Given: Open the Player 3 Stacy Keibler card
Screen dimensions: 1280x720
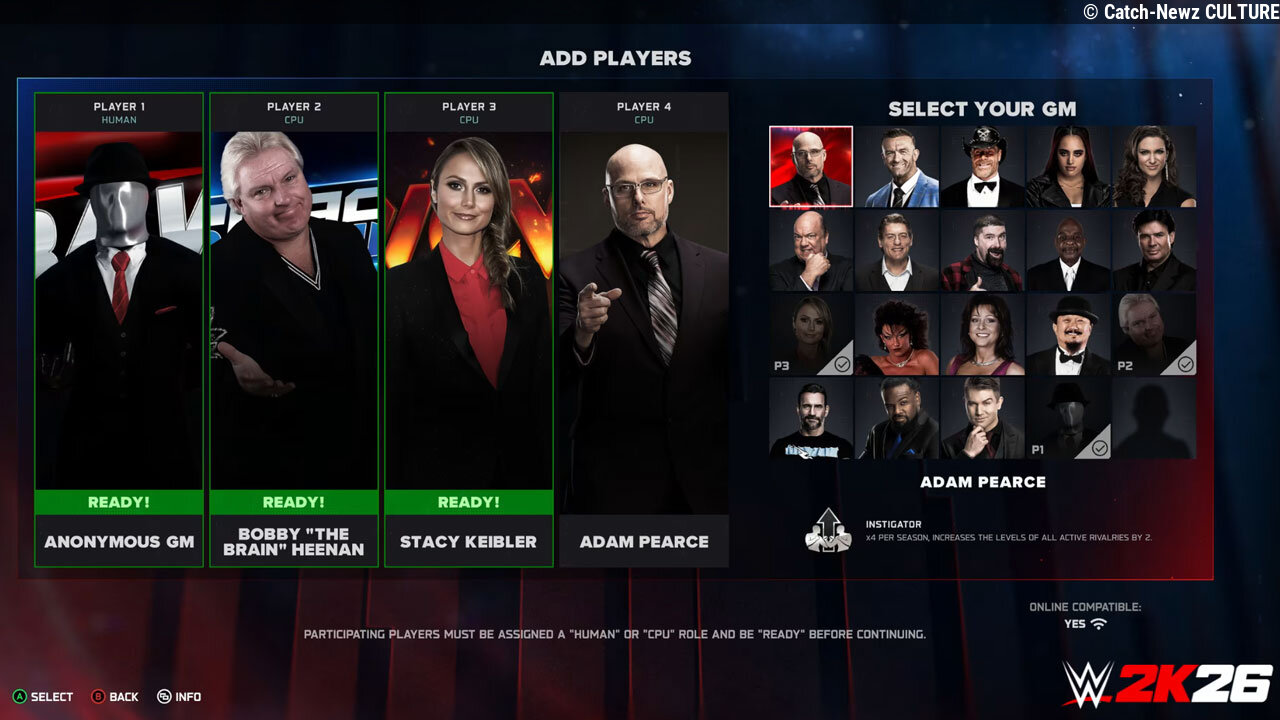Looking at the screenshot, I should pos(469,330).
